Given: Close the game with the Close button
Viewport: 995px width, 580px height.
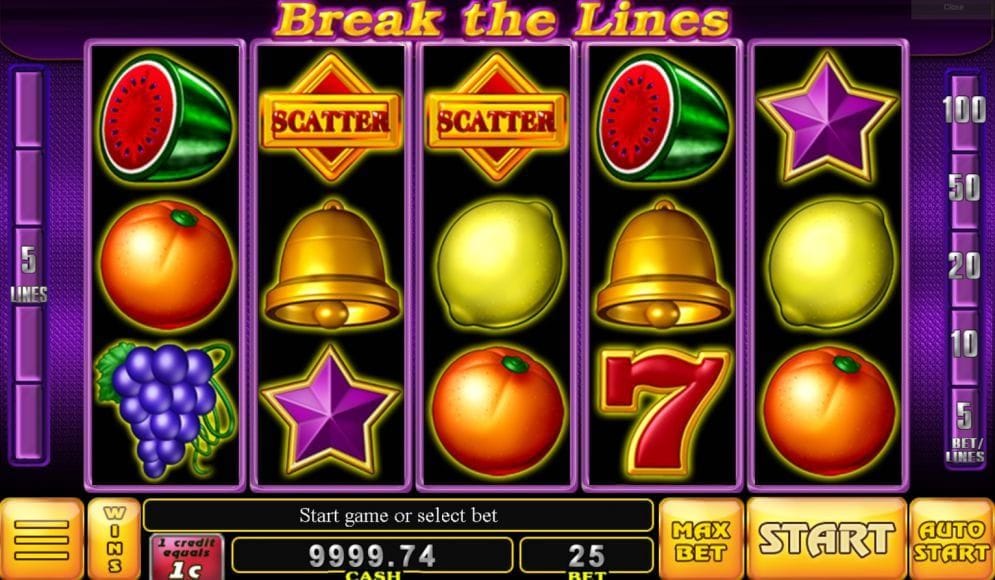Looking at the screenshot, I should (x=952, y=8).
